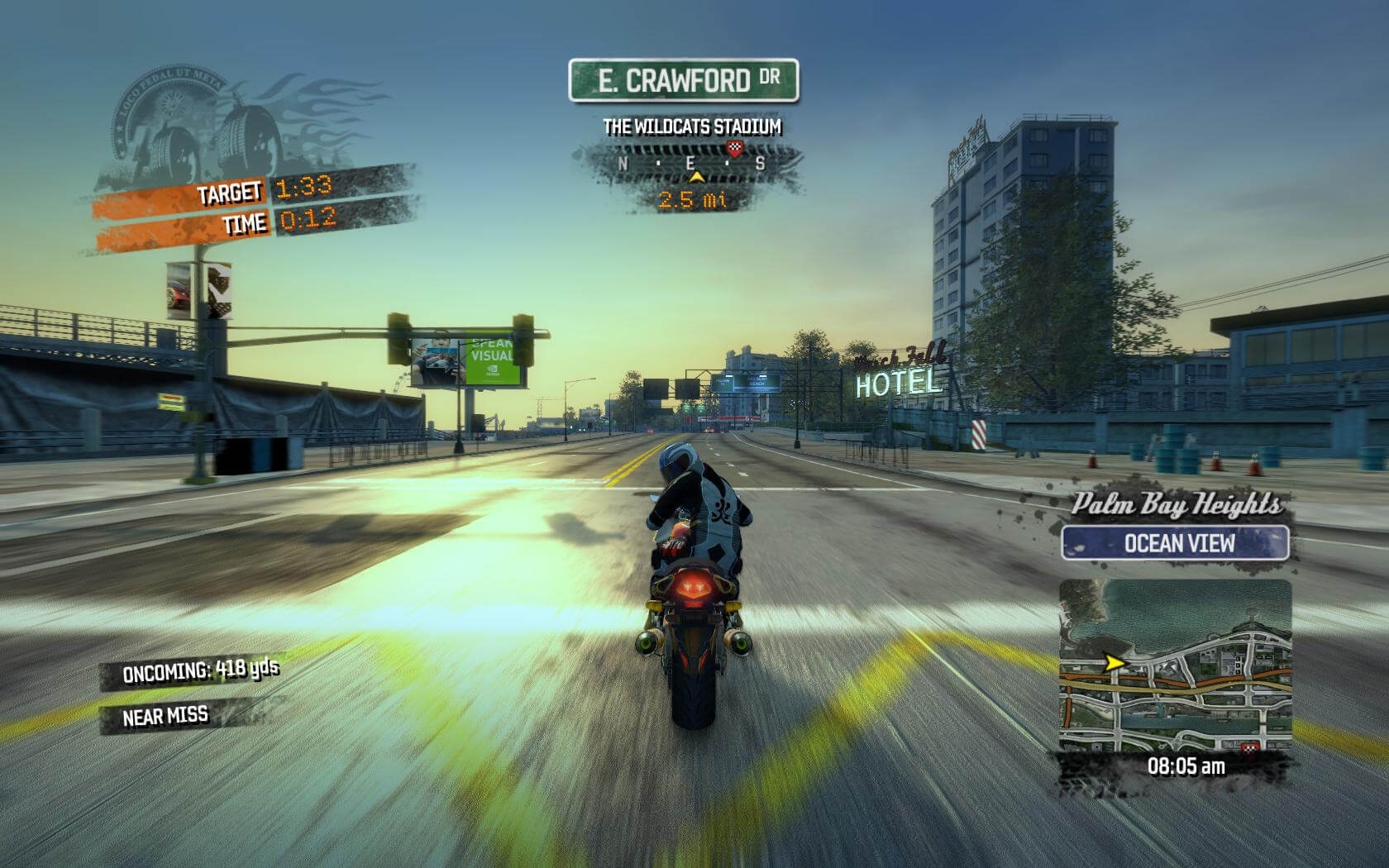Click the yellow compass heading arrow

697,177
